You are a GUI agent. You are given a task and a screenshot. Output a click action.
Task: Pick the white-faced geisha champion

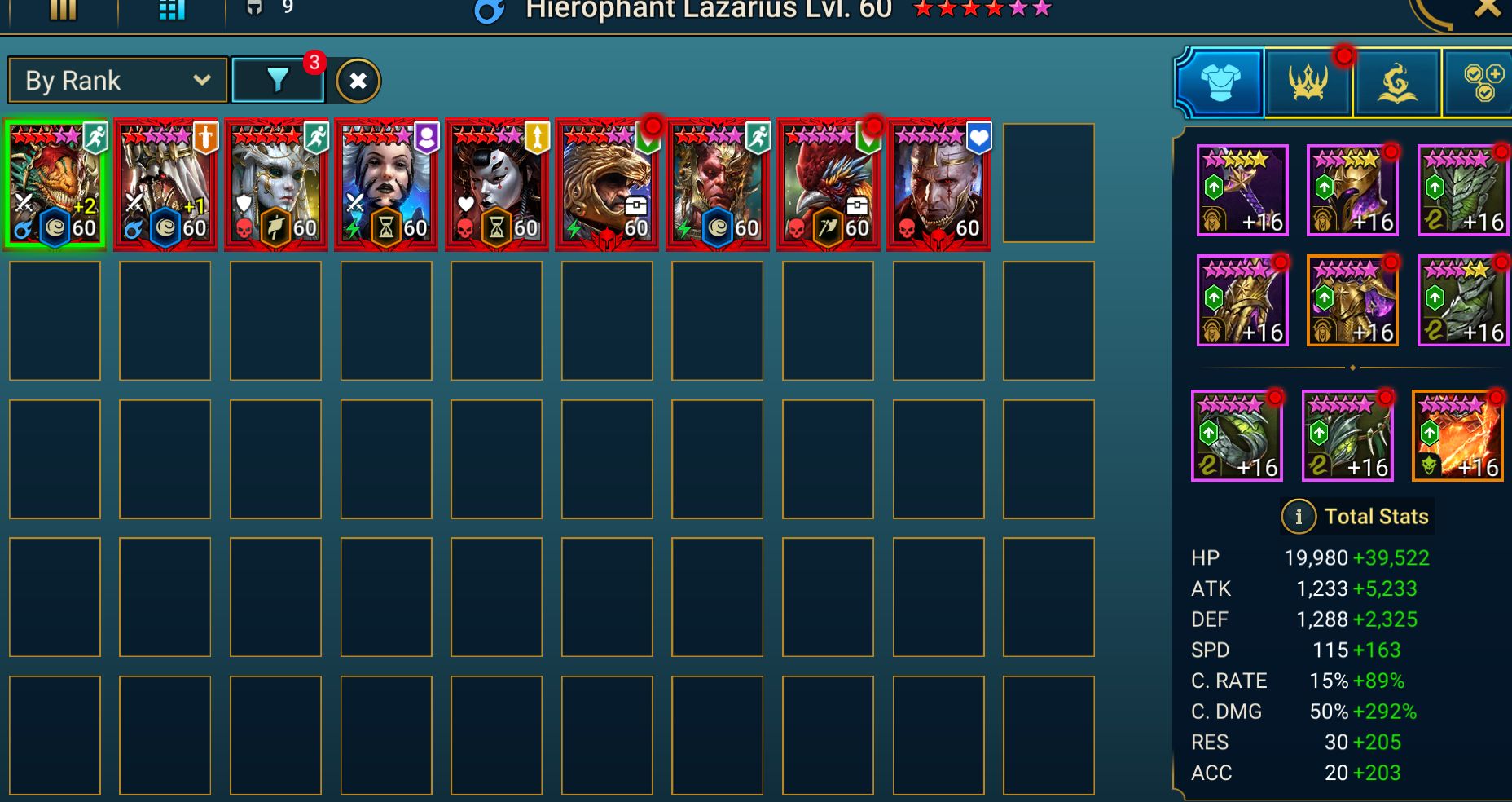(496, 184)
